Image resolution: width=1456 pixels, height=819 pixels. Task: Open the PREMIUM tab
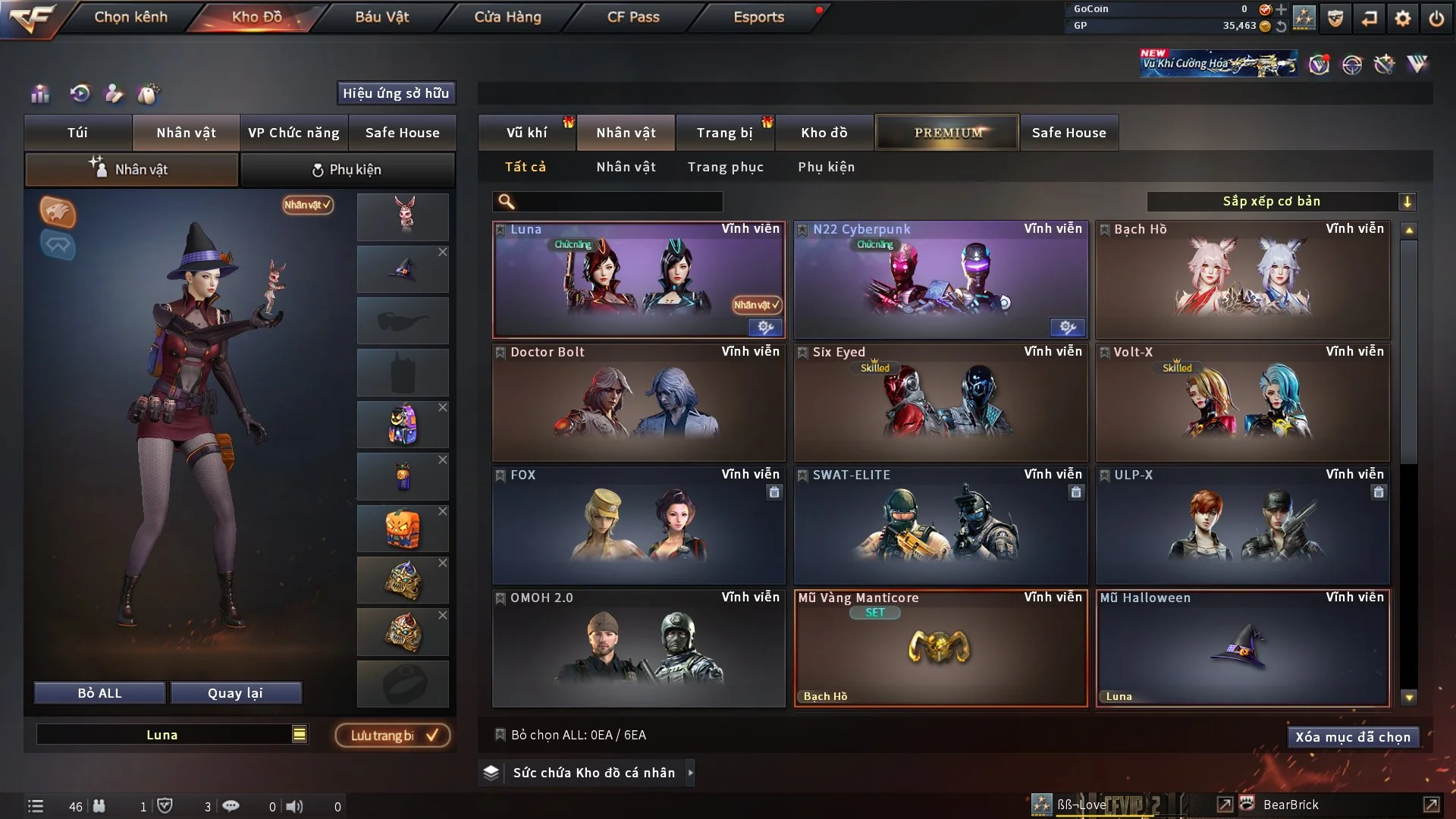coord(947,133)
